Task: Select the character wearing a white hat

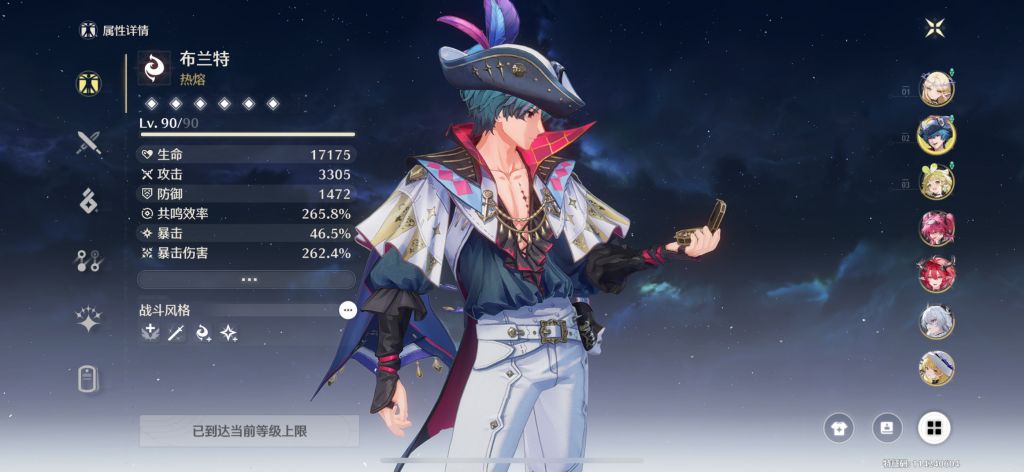Action: pyautogui.click(x=937, y=367)
